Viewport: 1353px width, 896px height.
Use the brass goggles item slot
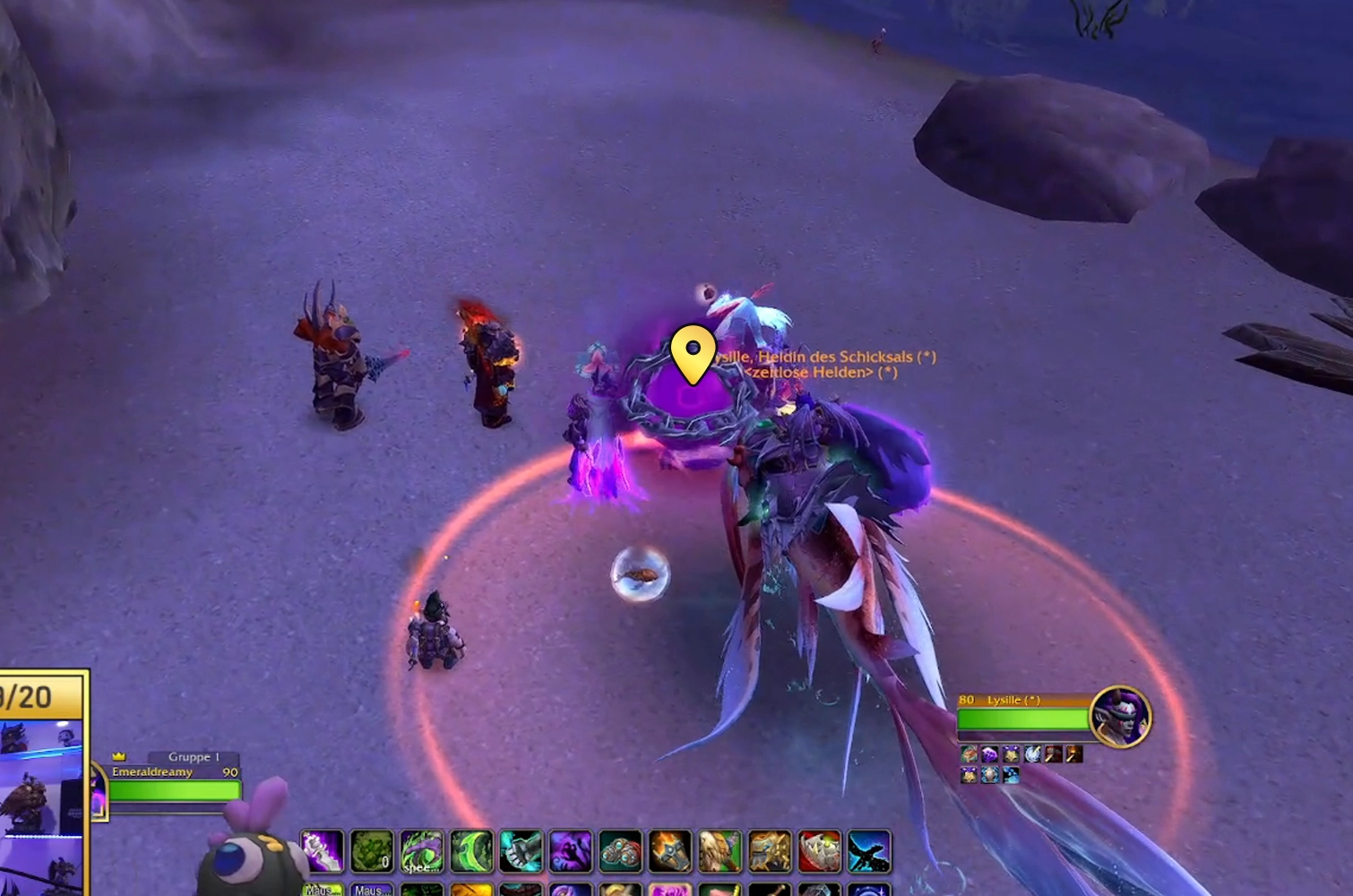click(x=621, y=851)
